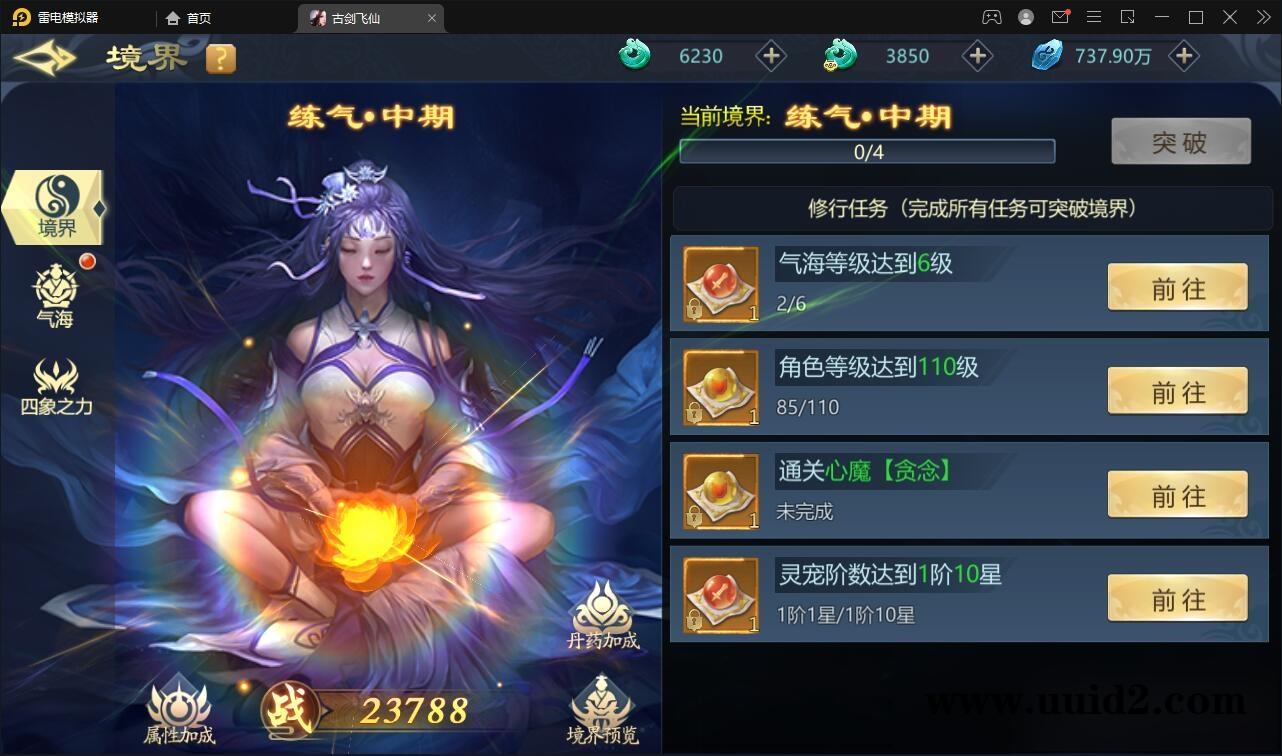
Task: Click the plus to add green jade currency
Action: pos(771,55)
